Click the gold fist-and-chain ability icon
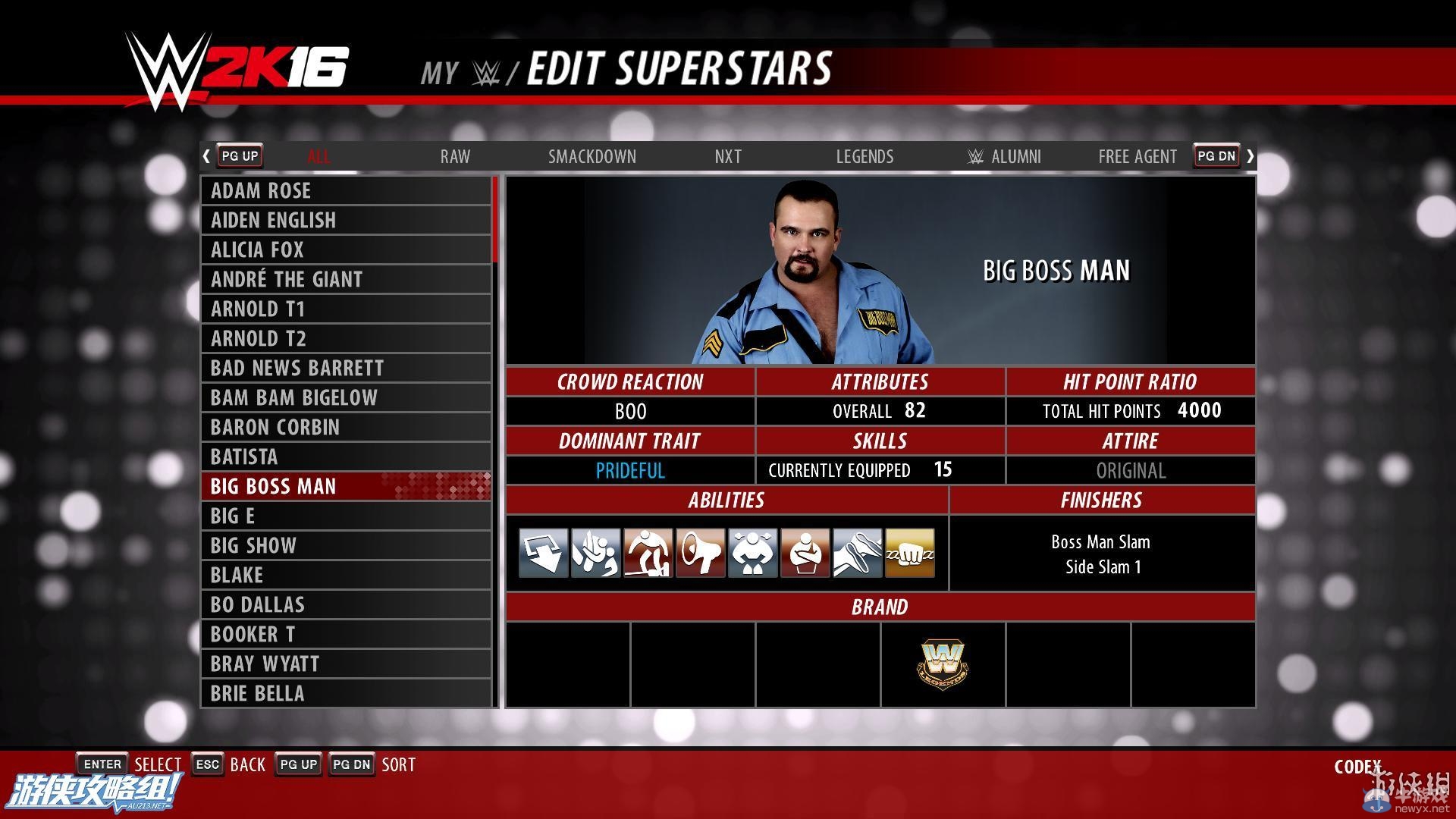 (909, 553)
